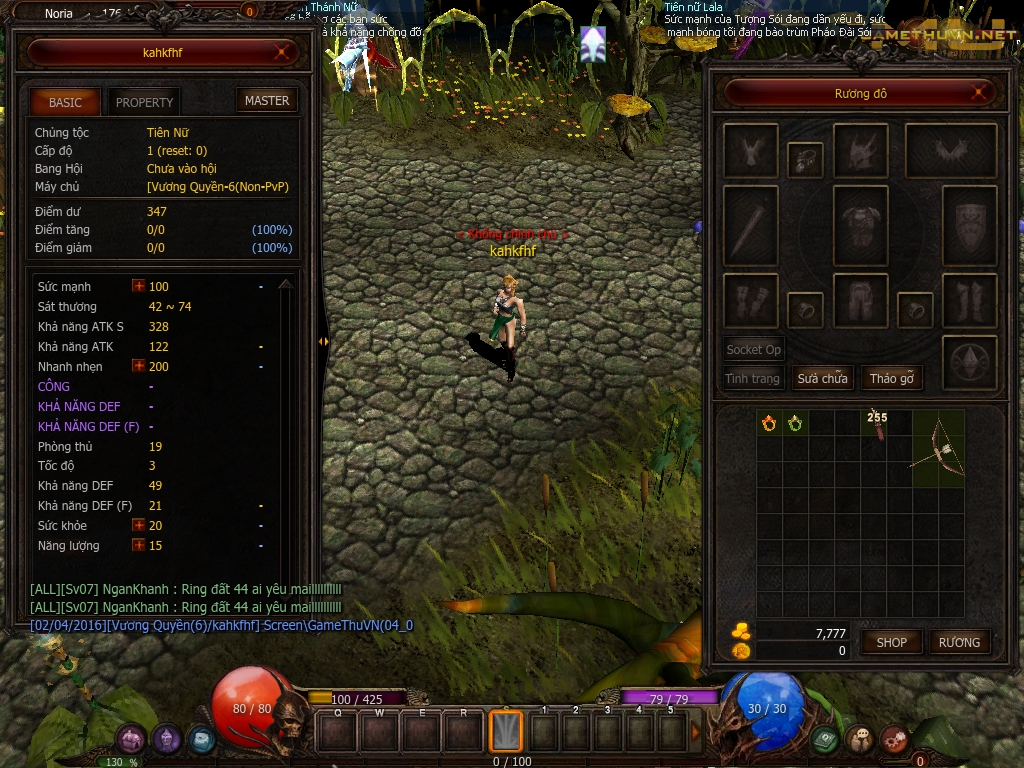Pick the green-gem ring in inventory
The image size is (1024, 768).
(795, 423)
